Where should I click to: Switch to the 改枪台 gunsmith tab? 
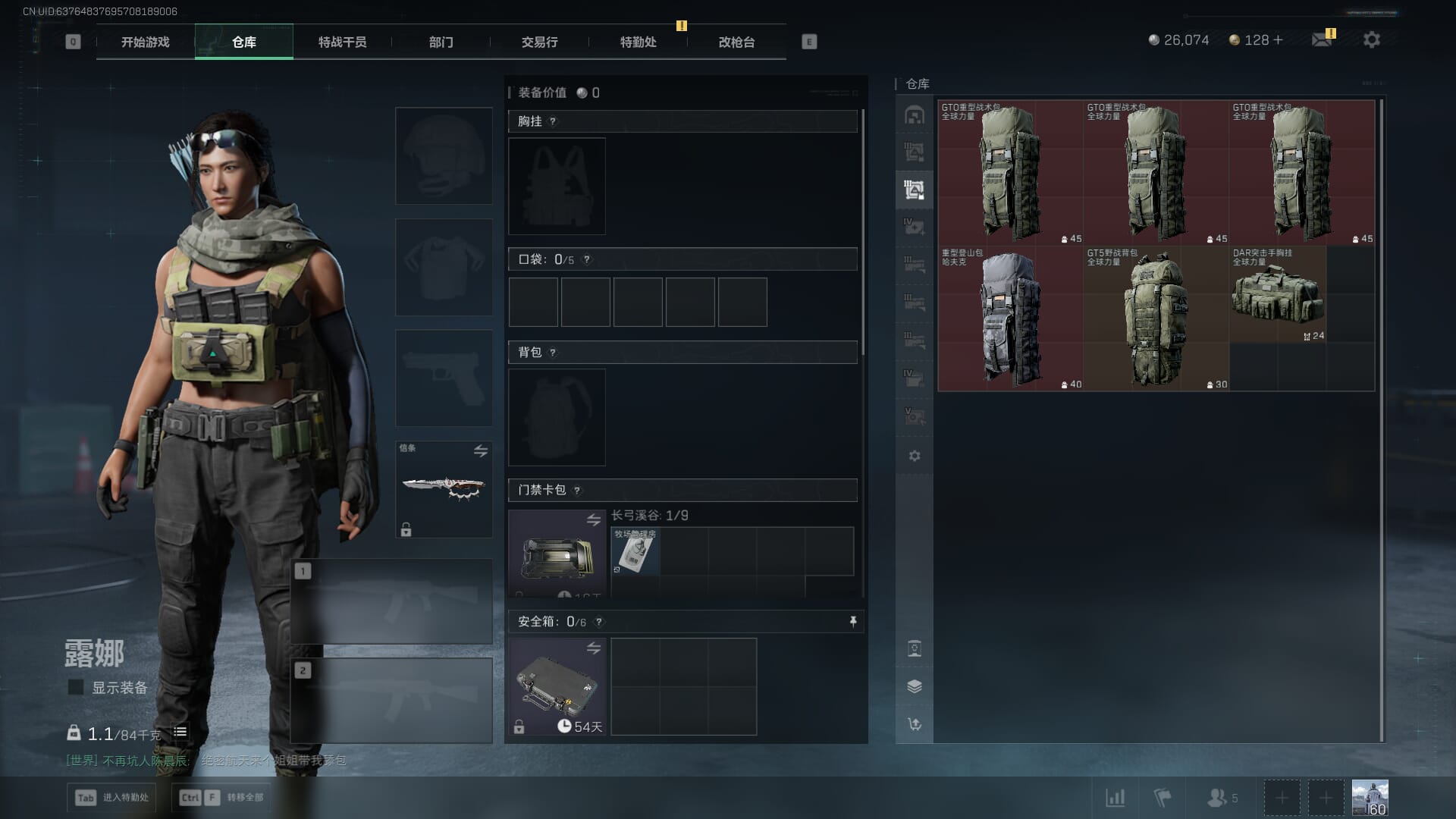(x=736, y=42)
